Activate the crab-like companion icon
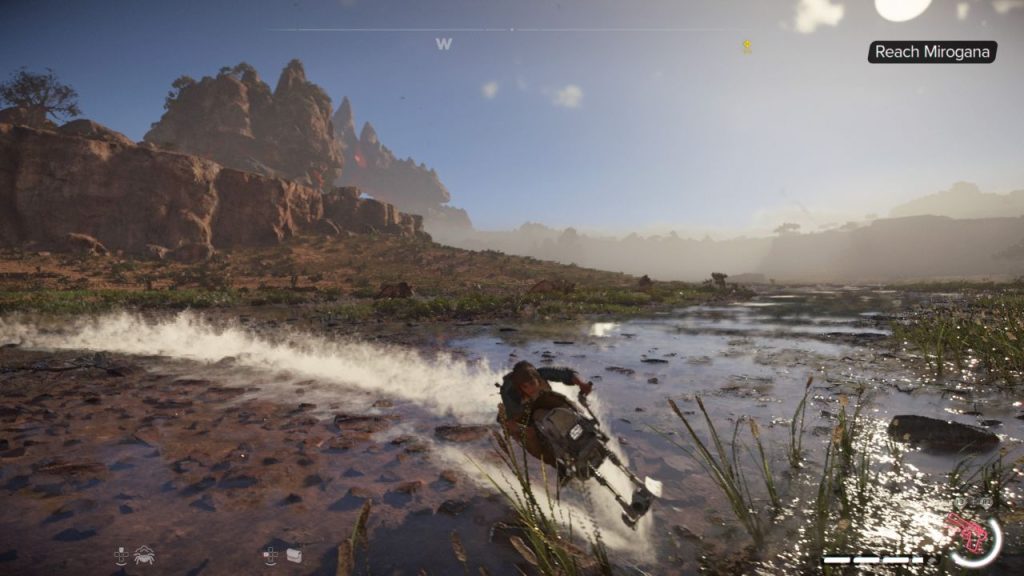1024x576 pixels. point(144,555)
